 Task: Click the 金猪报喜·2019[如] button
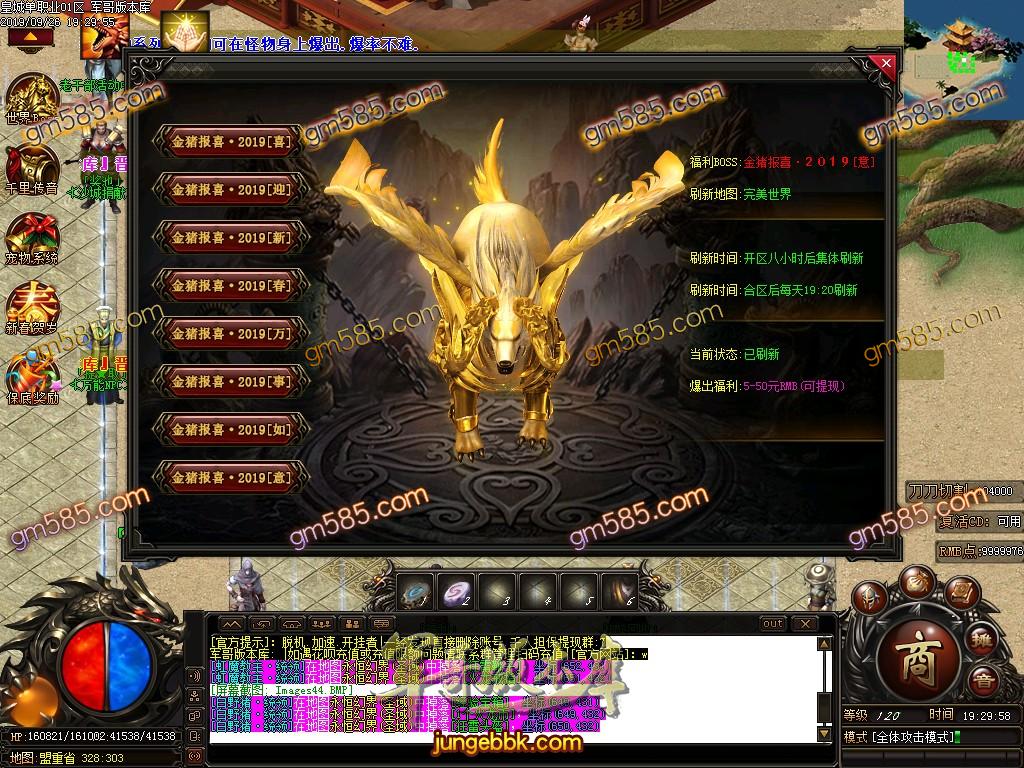[231, 430]
